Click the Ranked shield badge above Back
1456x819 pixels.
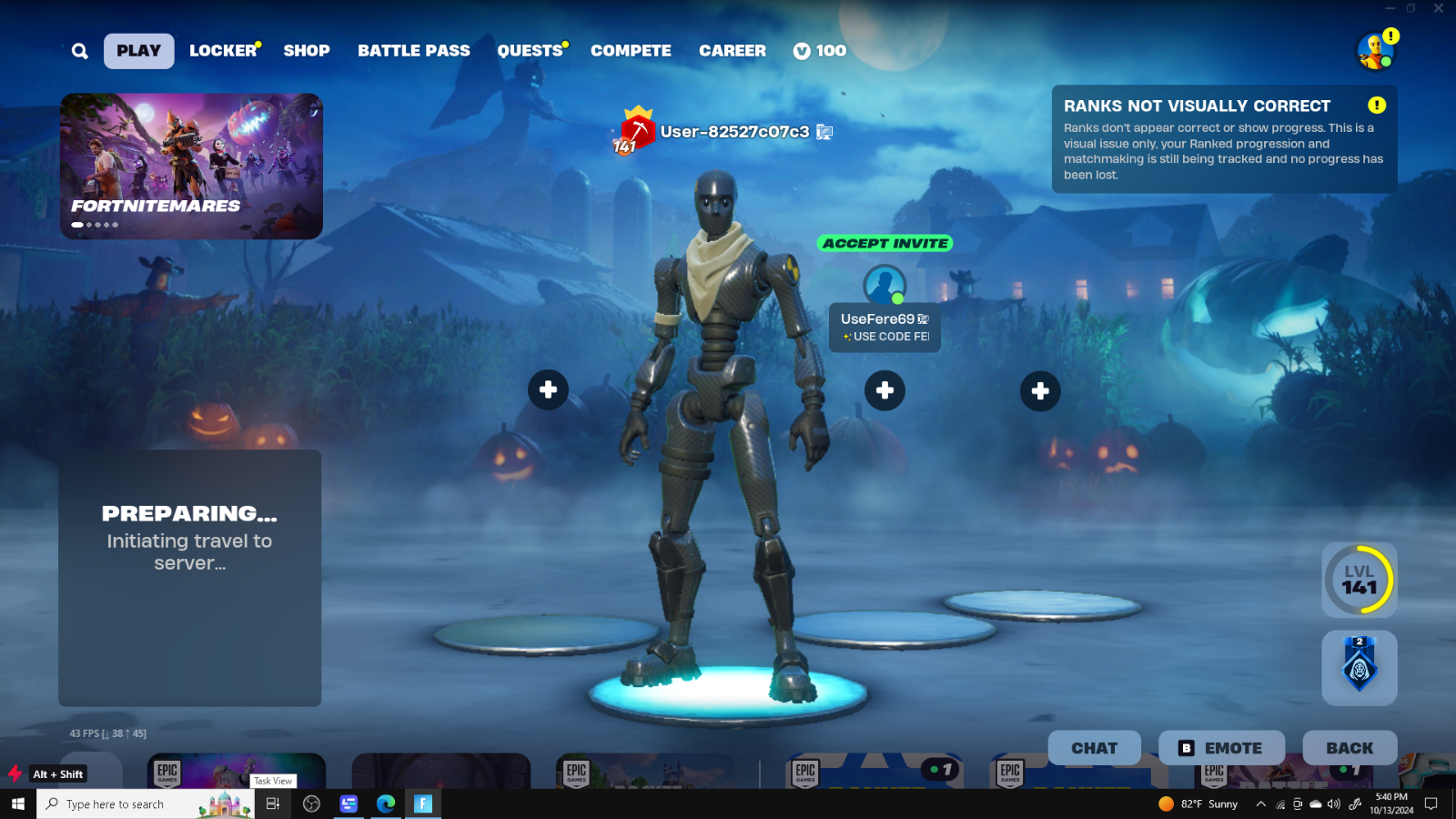[1359, 669]
